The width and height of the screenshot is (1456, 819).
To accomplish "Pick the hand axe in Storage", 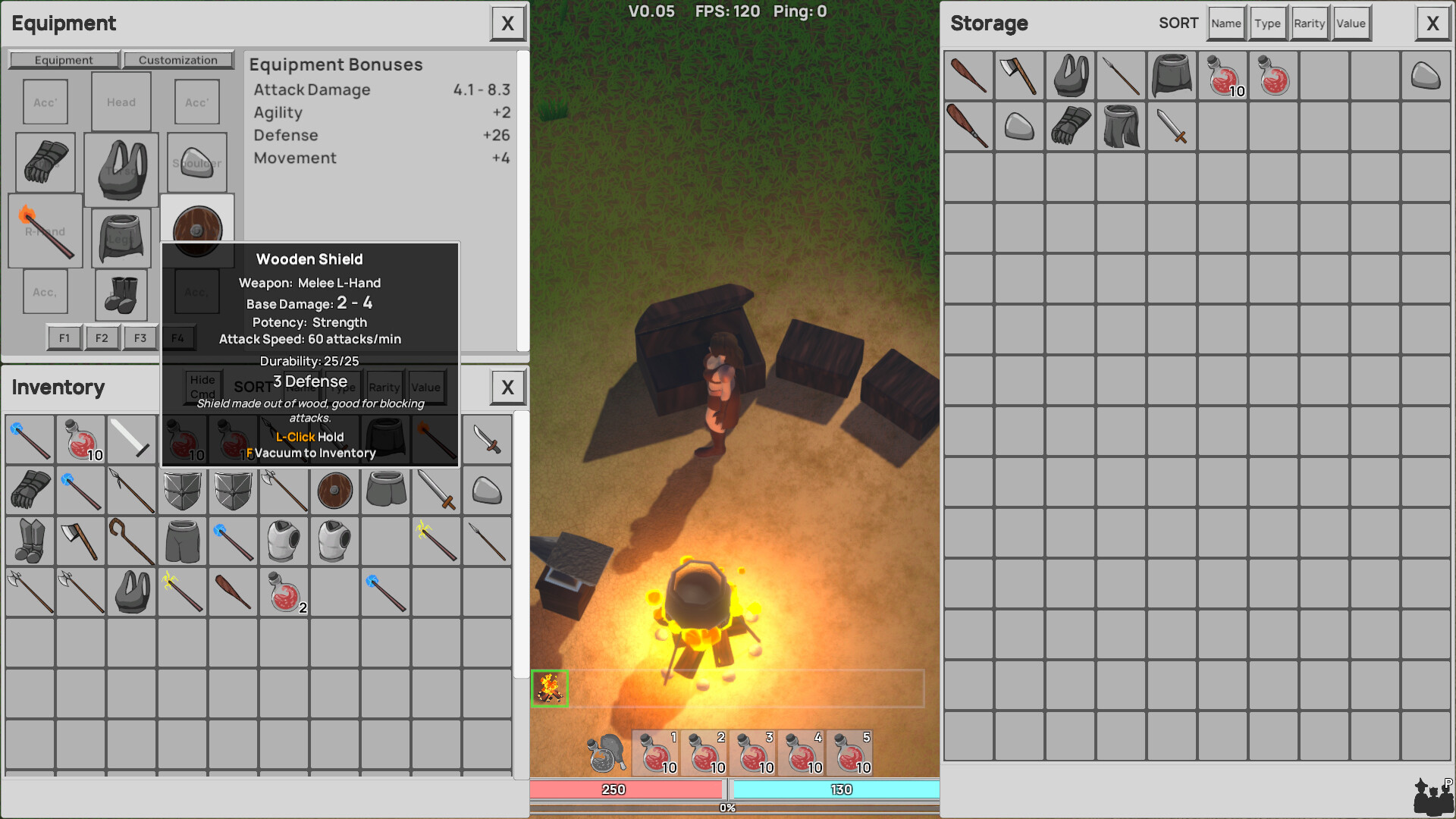I will (x=1018, y=76).
